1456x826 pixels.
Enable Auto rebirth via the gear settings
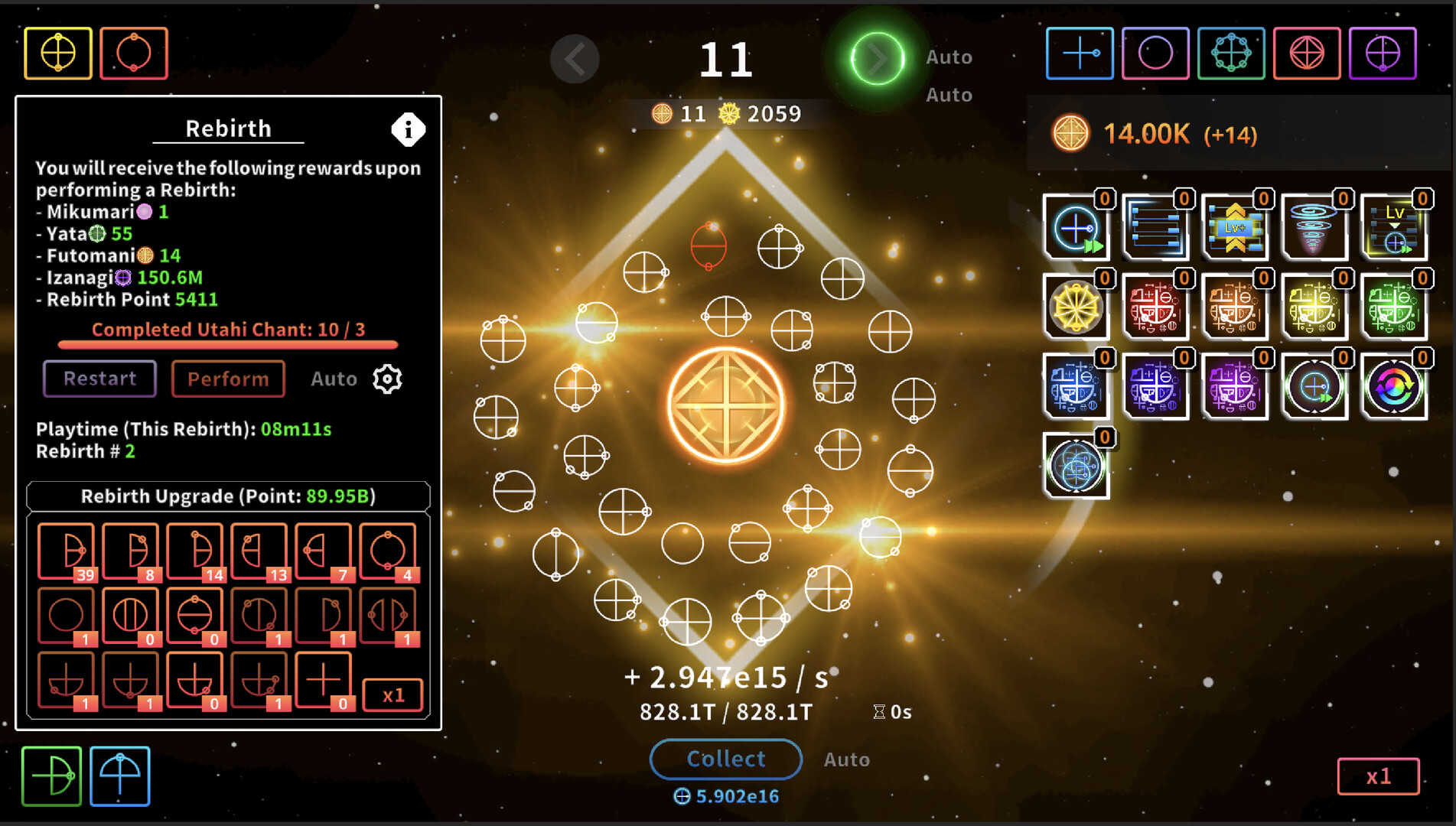pyautogui.click(x=386, y=379)
